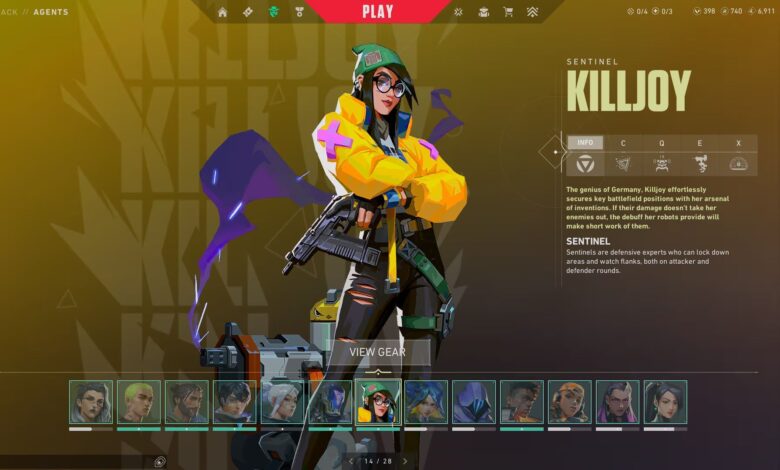Select Gekko's green-haired portrait
Image resolution: width=780 pixels, height=470 pixels.
[x=139, y=401]
